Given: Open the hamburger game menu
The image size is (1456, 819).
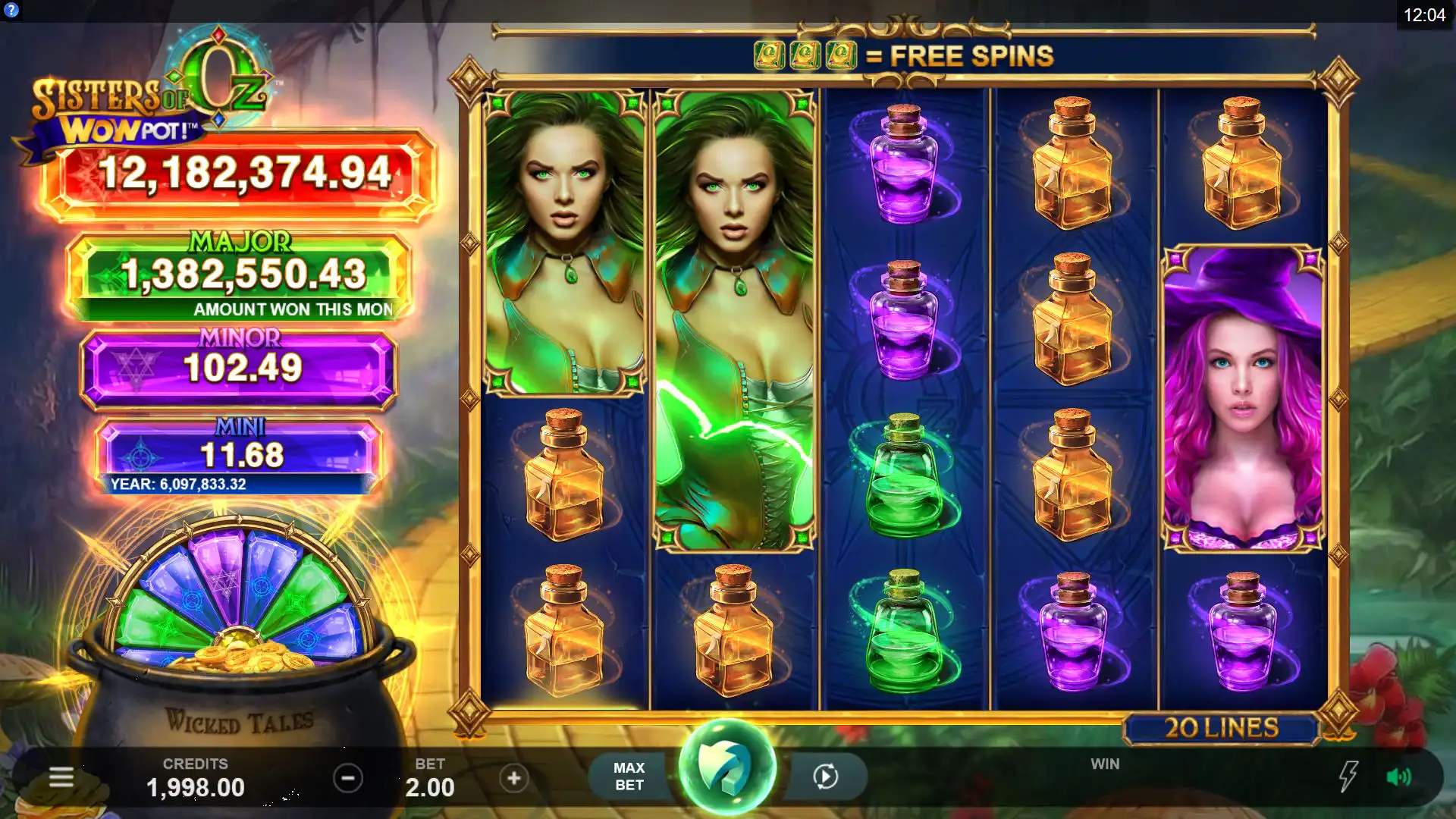Looking at the screenshot, I should pos(61,777).
